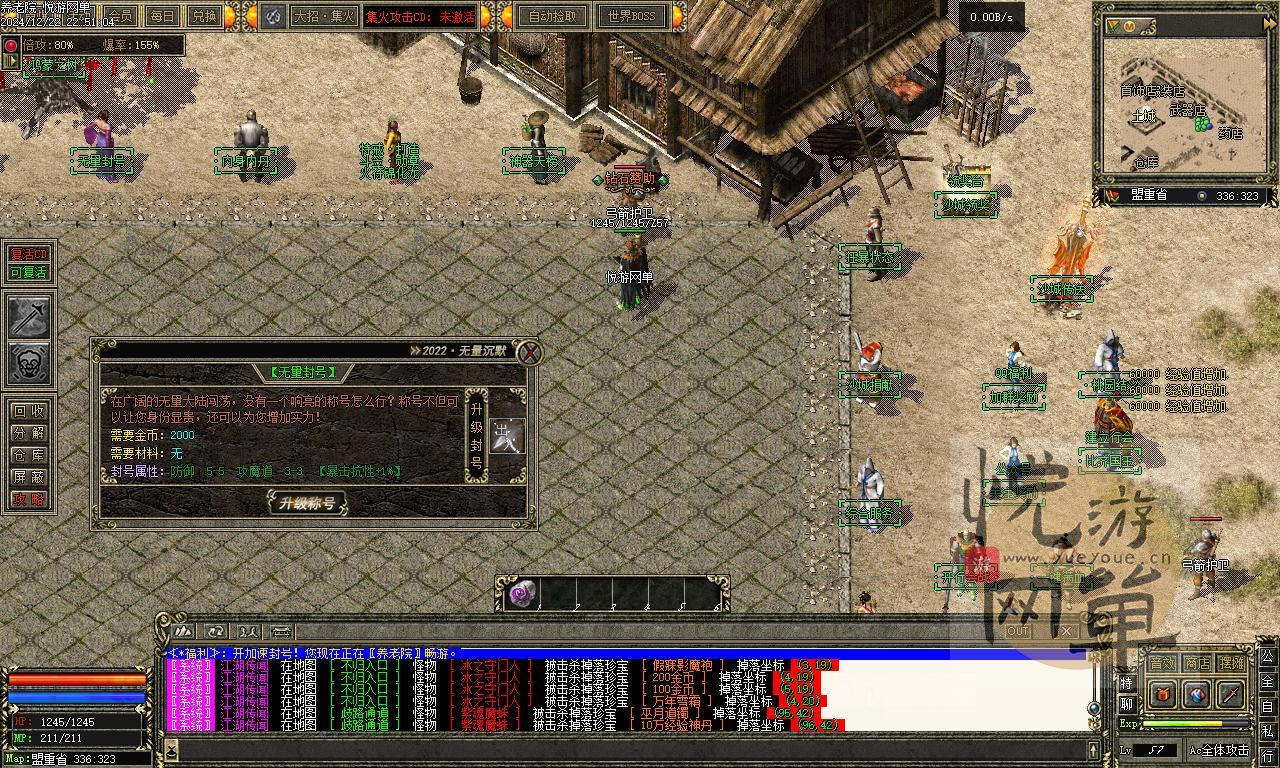Activate the 大招·集火 skill button
Viewport: 1280px width, 768px height.
click(325, 16)
